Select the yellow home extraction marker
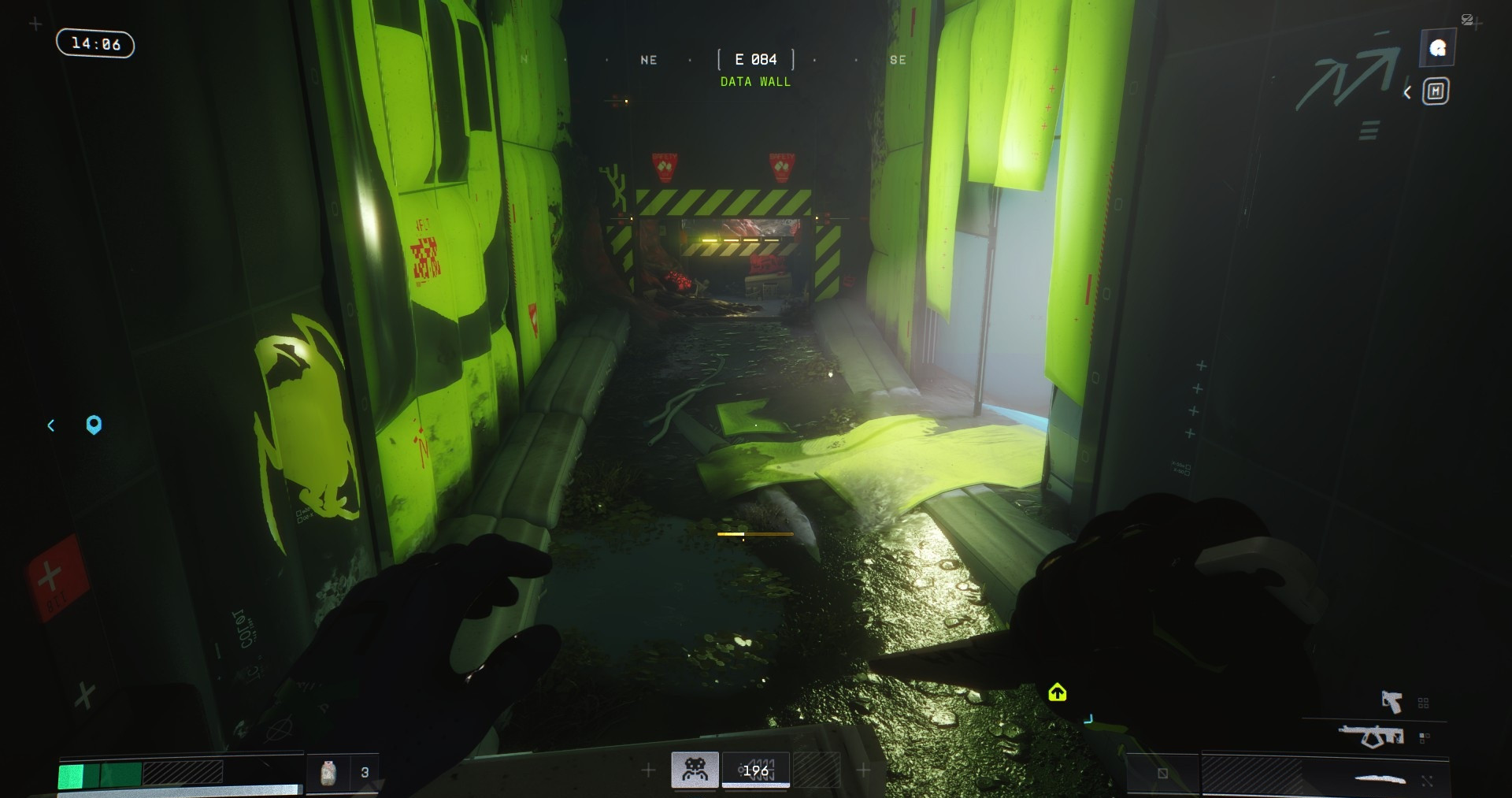The image size is (1512, 798). 1057,692
